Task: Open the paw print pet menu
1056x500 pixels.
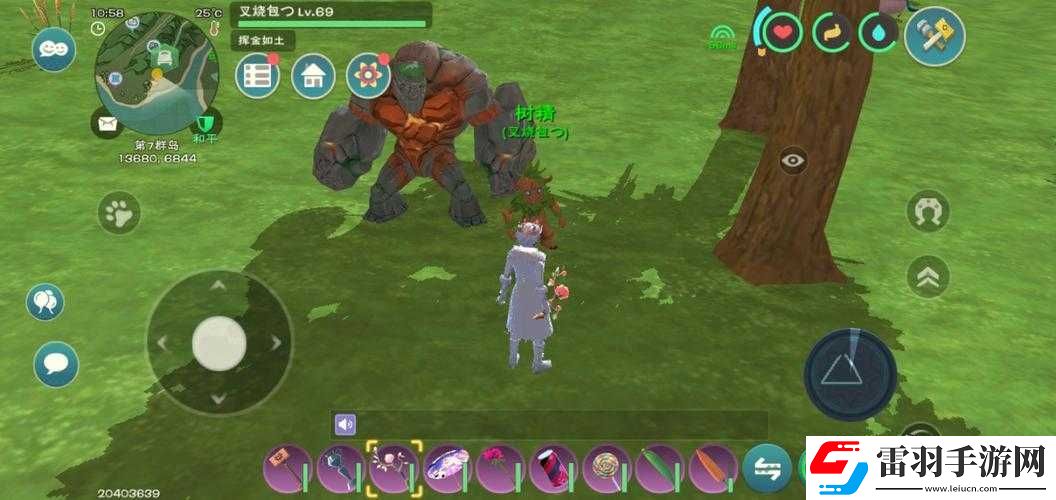Action: (119, 212)
